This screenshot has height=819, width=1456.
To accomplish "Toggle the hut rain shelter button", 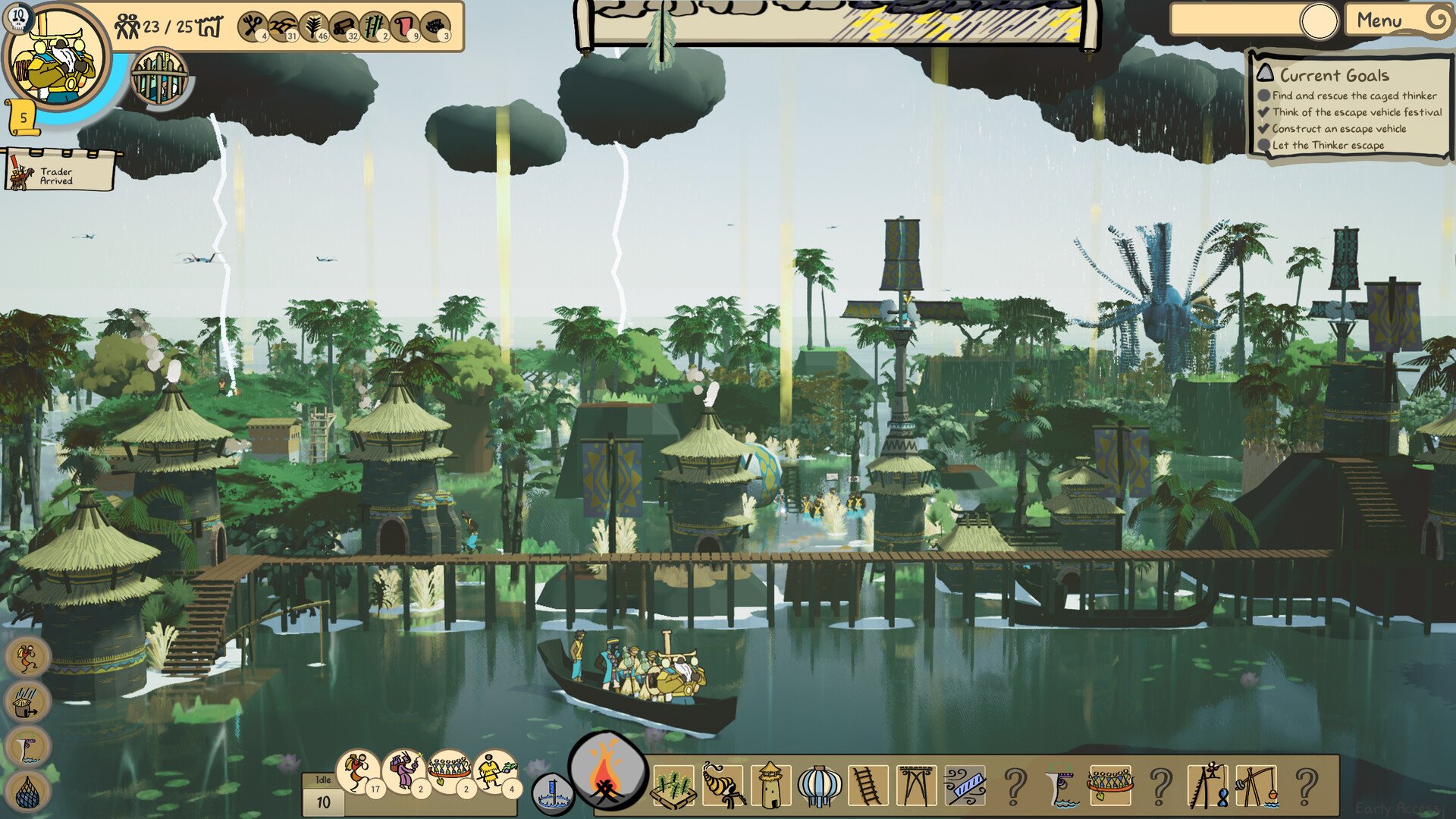I will [x=28, y=701].
